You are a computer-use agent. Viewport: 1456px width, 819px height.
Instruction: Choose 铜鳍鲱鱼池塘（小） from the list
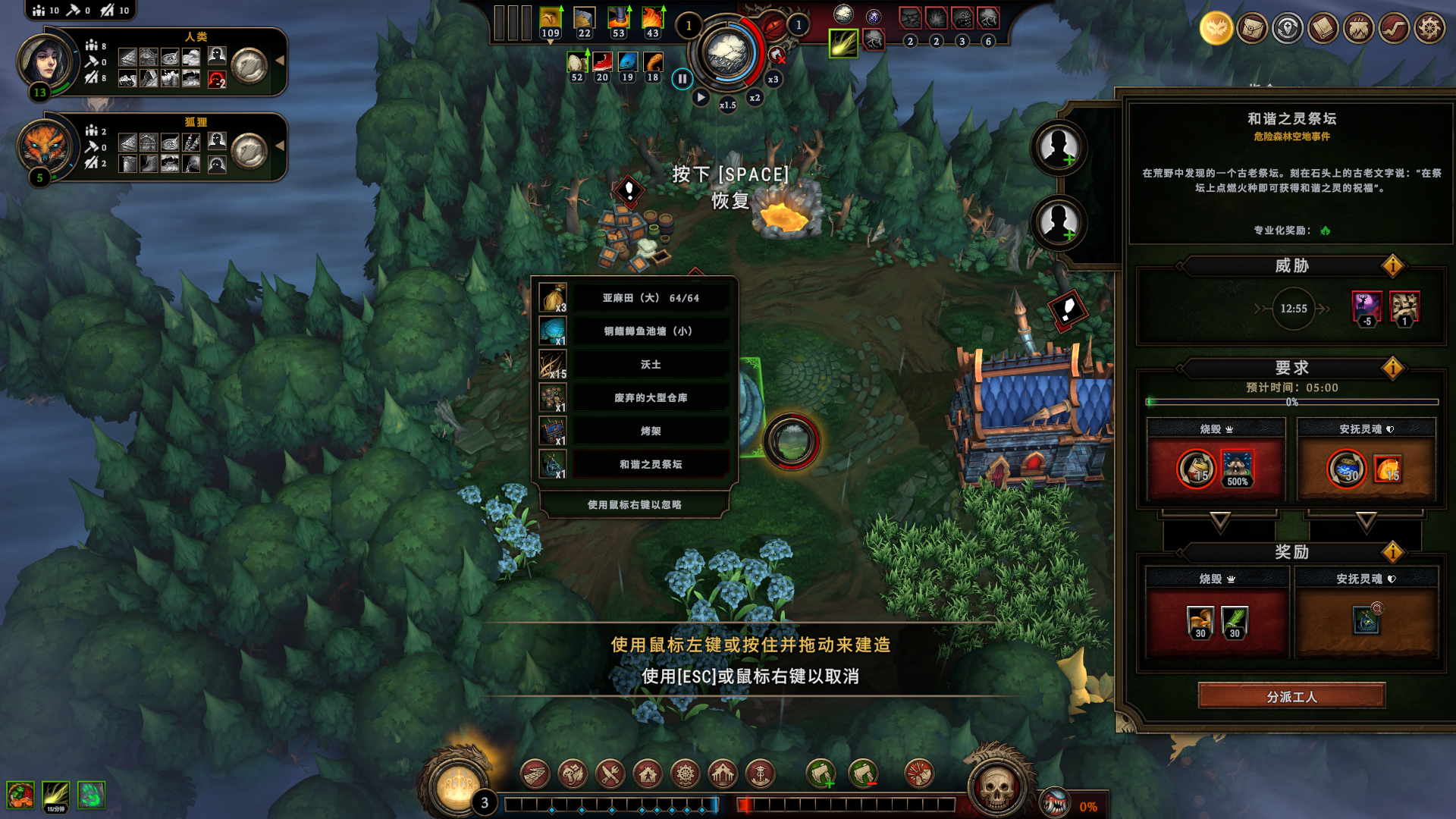coord(651,331)
